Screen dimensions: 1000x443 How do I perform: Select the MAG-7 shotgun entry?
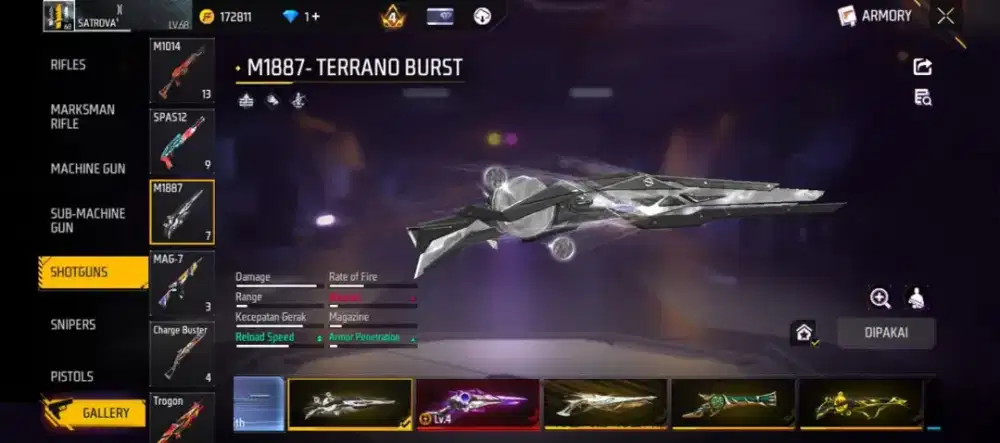tap(182, 283)
